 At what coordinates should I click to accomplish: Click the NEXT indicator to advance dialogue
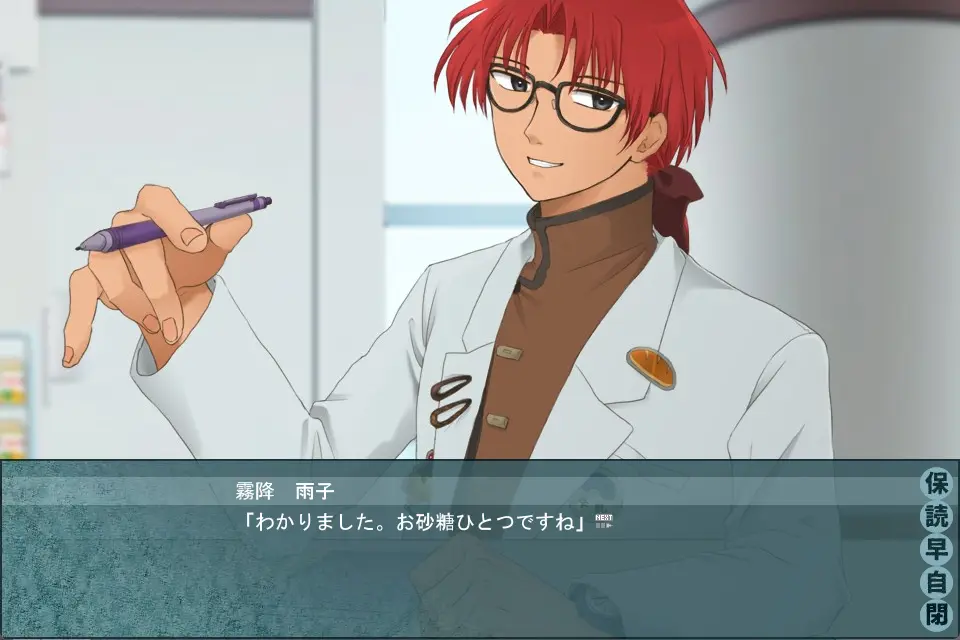click(602, 520)
